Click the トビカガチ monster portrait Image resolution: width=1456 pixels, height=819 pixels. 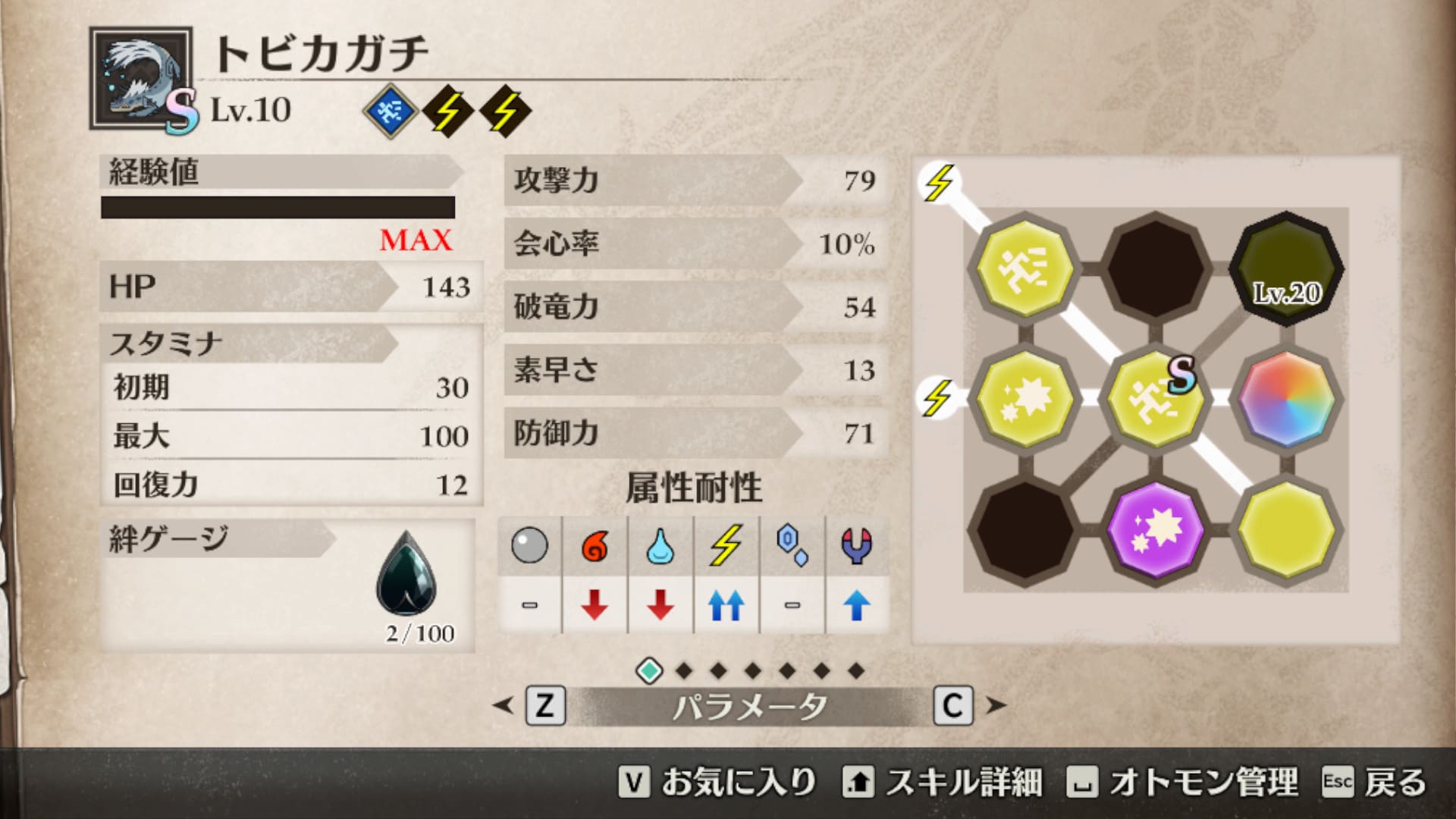tap(141, 79)
